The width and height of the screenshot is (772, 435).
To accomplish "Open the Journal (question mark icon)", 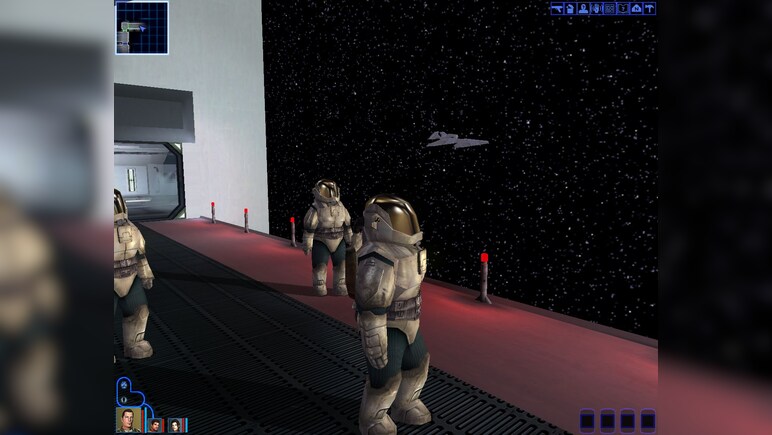I will (x=623, y=9).
